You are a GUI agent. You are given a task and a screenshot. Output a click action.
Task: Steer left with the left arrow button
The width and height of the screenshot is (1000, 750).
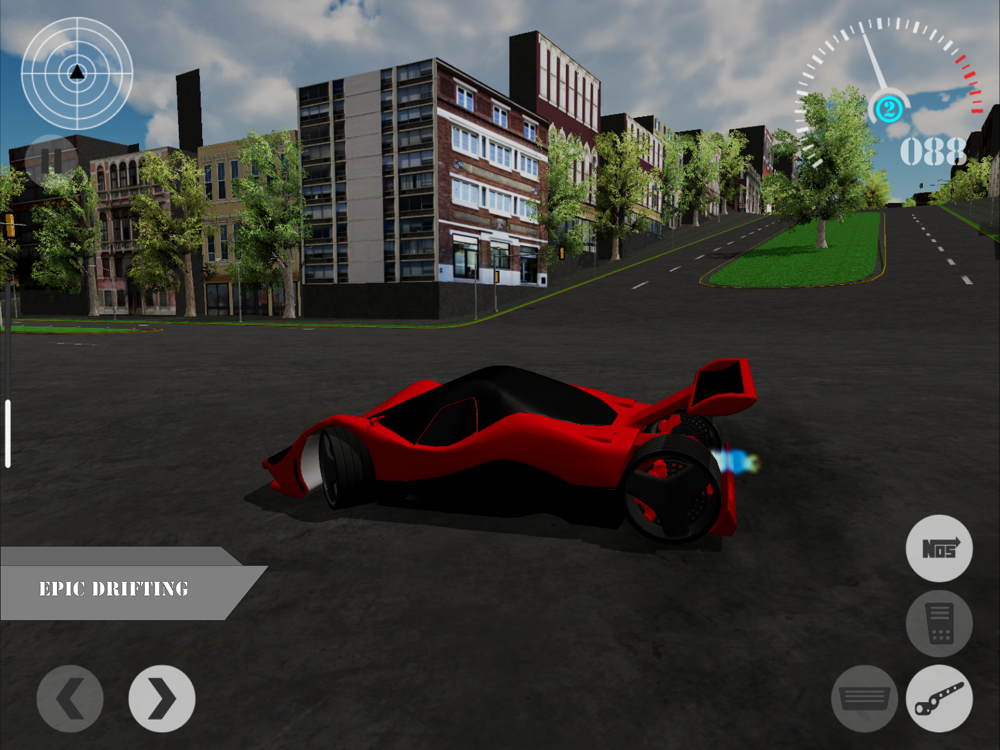(70, 698)
